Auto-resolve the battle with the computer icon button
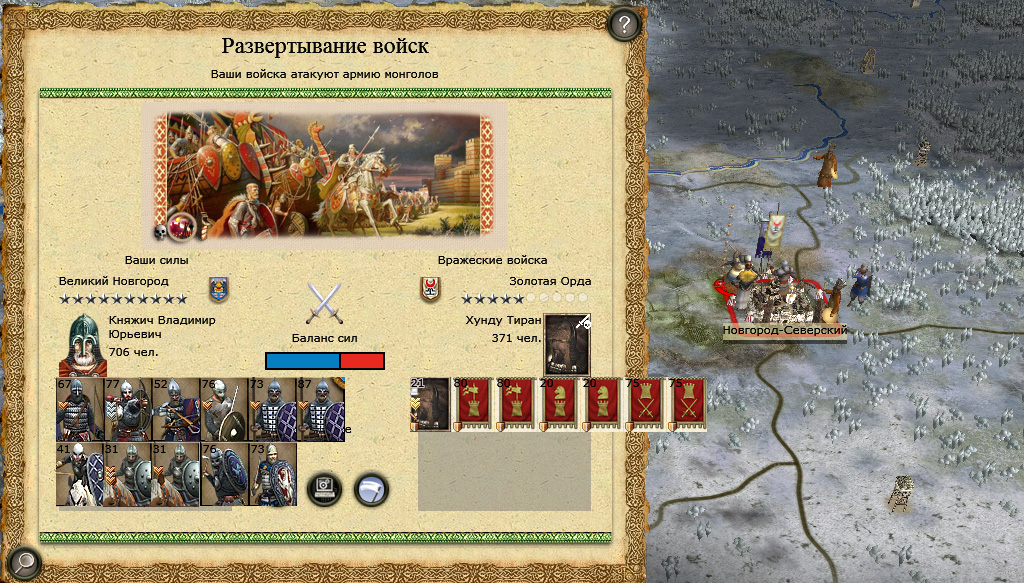 click(325, 489)
